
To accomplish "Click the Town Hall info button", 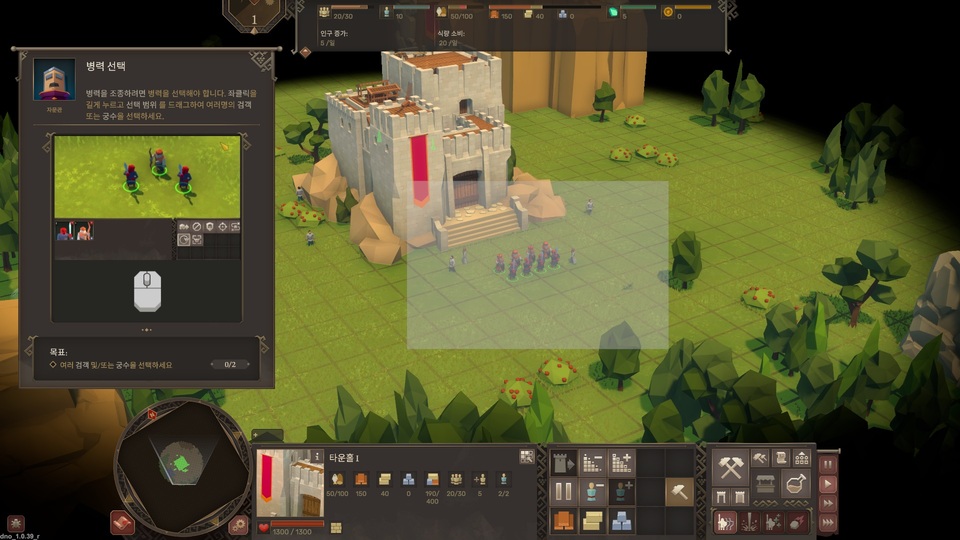I will pos(318,456).
